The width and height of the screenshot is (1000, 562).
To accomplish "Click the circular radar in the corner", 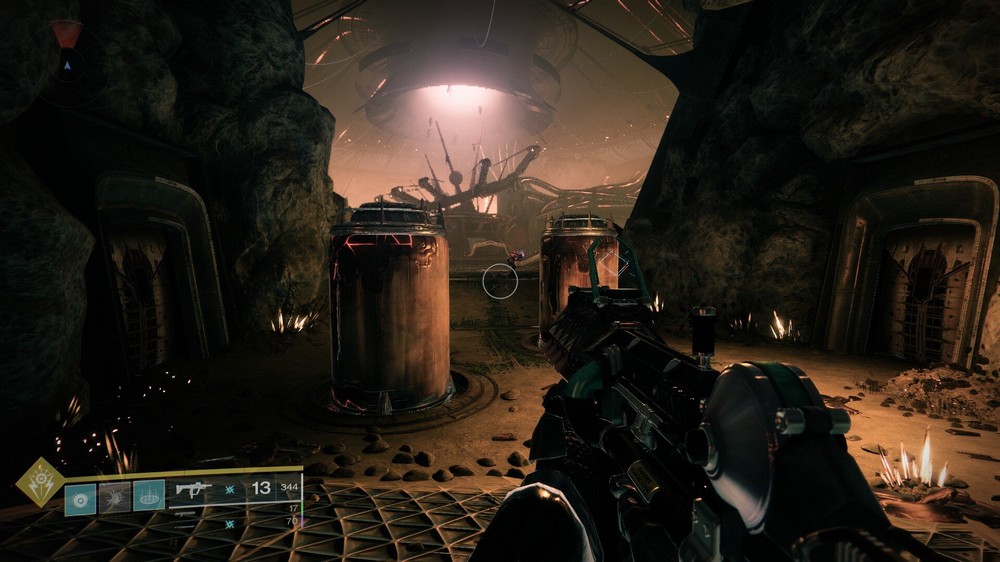I will 67,65.
